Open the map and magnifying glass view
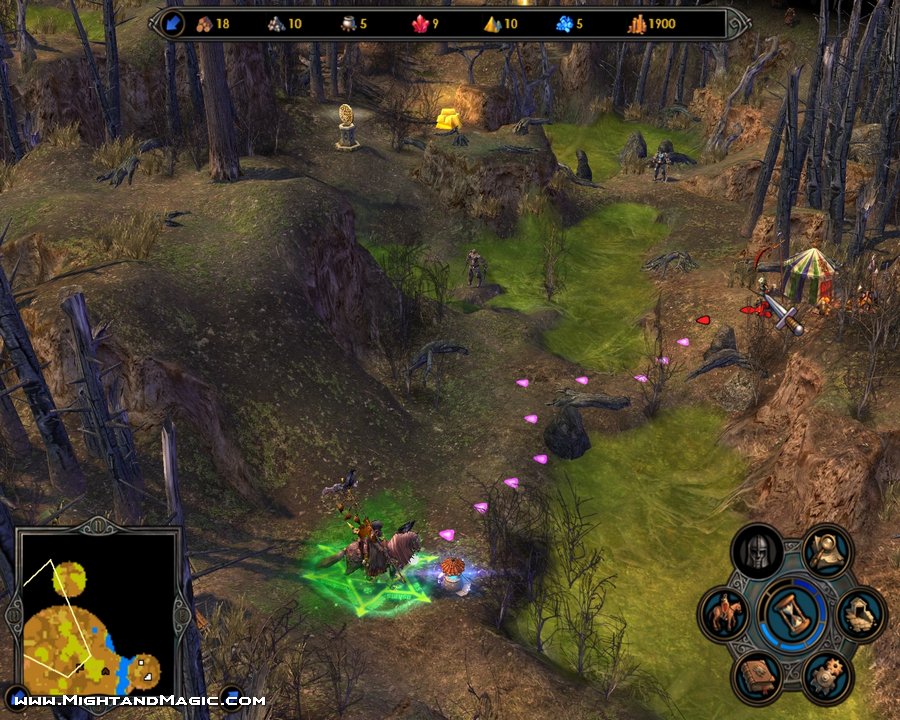The height and width of the screenshot is (720, 900). (827, 549)
